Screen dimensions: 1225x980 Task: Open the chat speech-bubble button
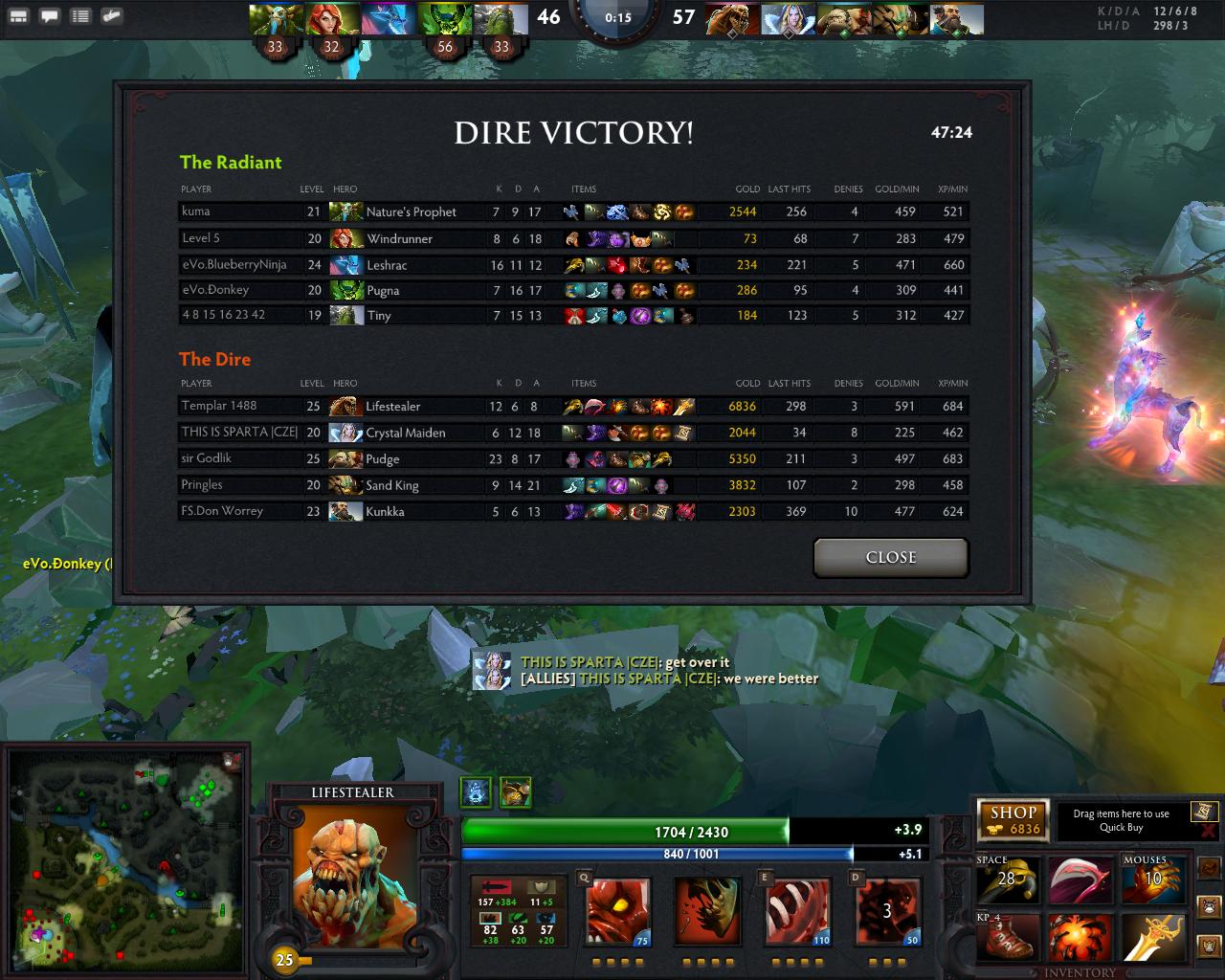49,16
